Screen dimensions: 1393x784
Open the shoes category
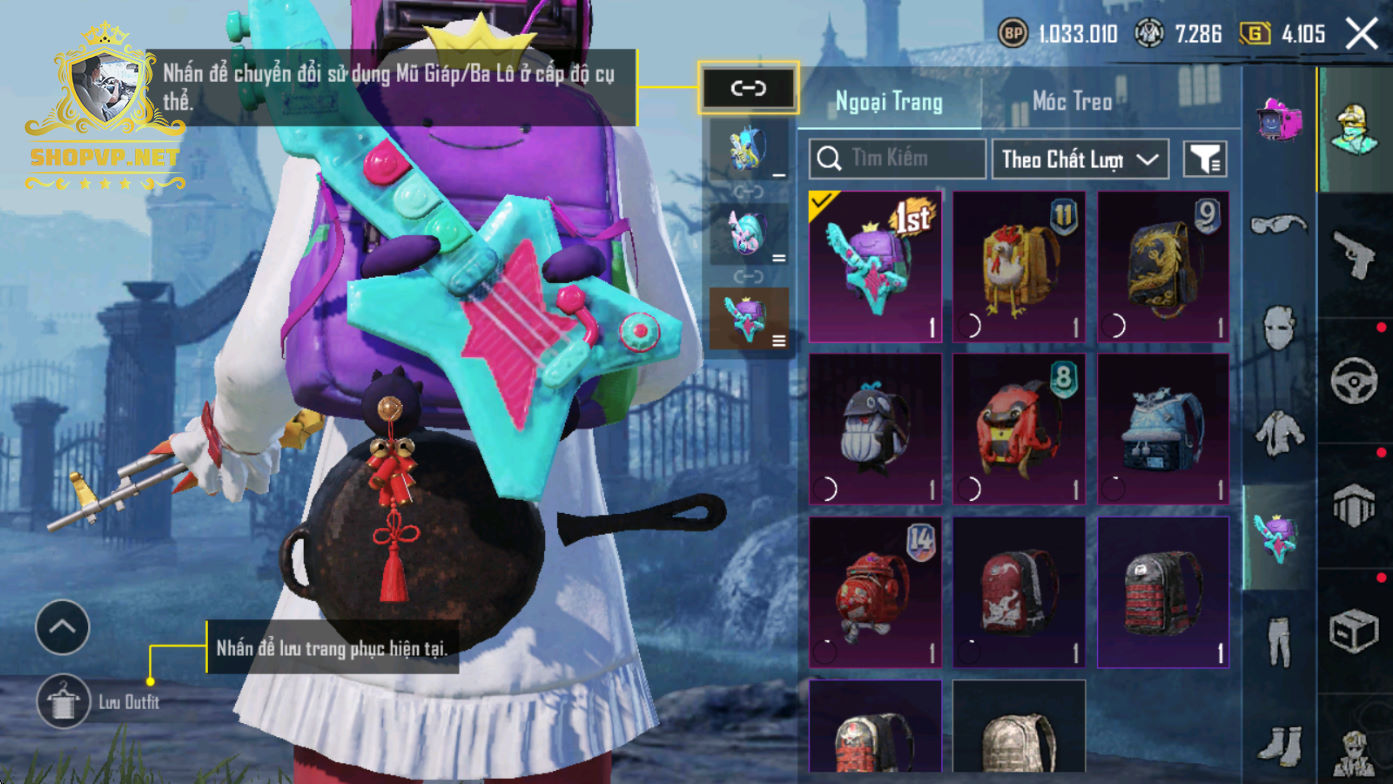pyautogui.click(x=1278, y=741)
